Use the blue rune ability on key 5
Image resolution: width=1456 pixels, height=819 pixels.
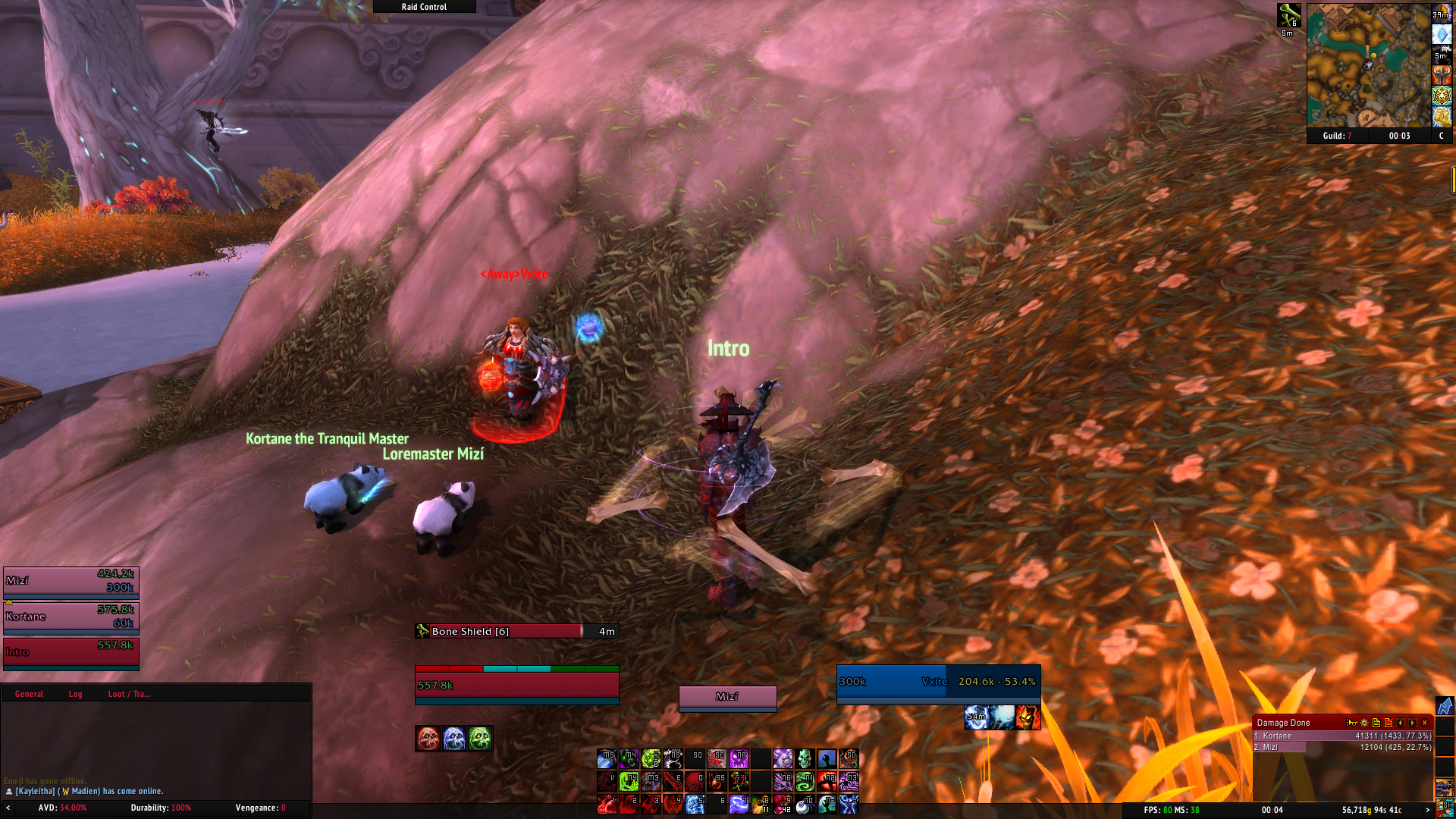coord(695,804)
